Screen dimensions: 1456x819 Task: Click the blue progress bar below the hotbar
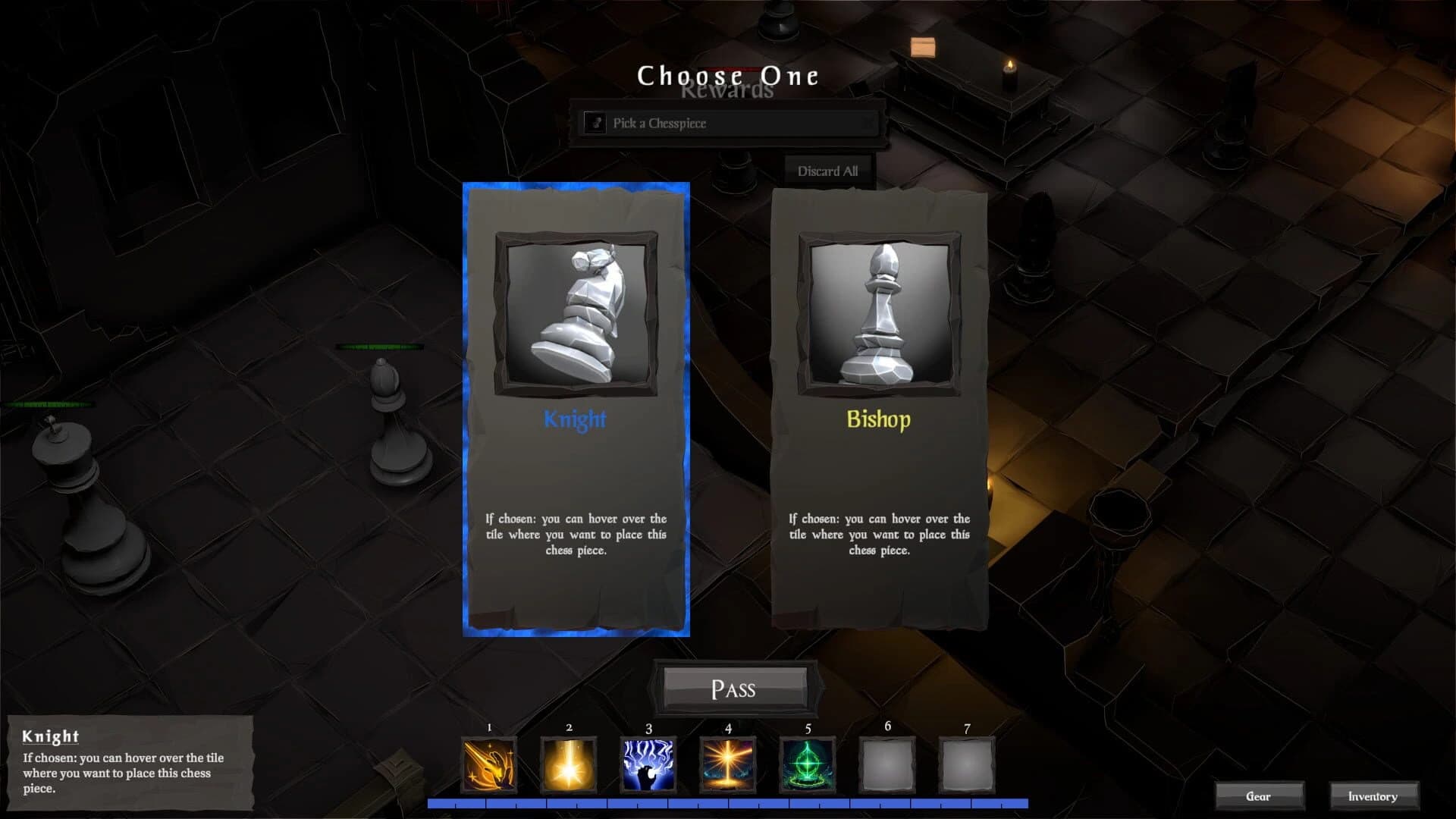coord(726,802)
